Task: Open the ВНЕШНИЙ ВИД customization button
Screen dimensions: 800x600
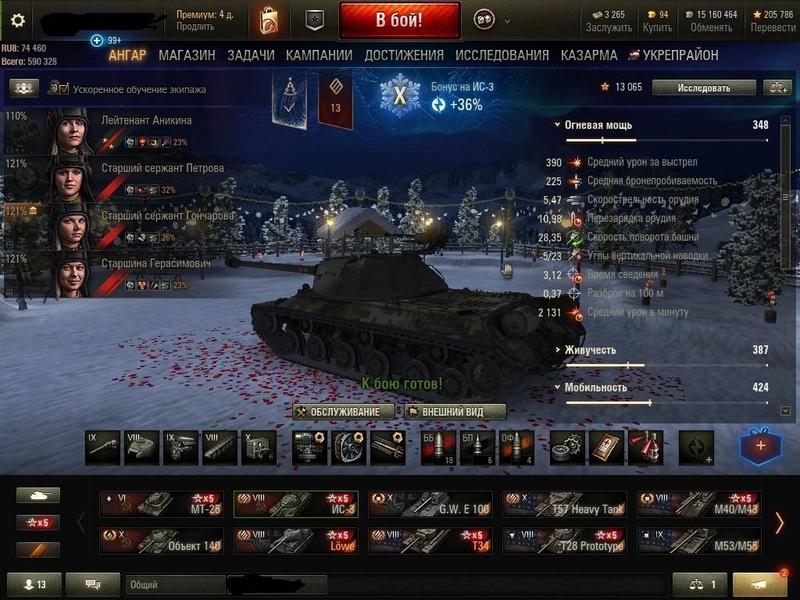Action: [x=454, y=412]
